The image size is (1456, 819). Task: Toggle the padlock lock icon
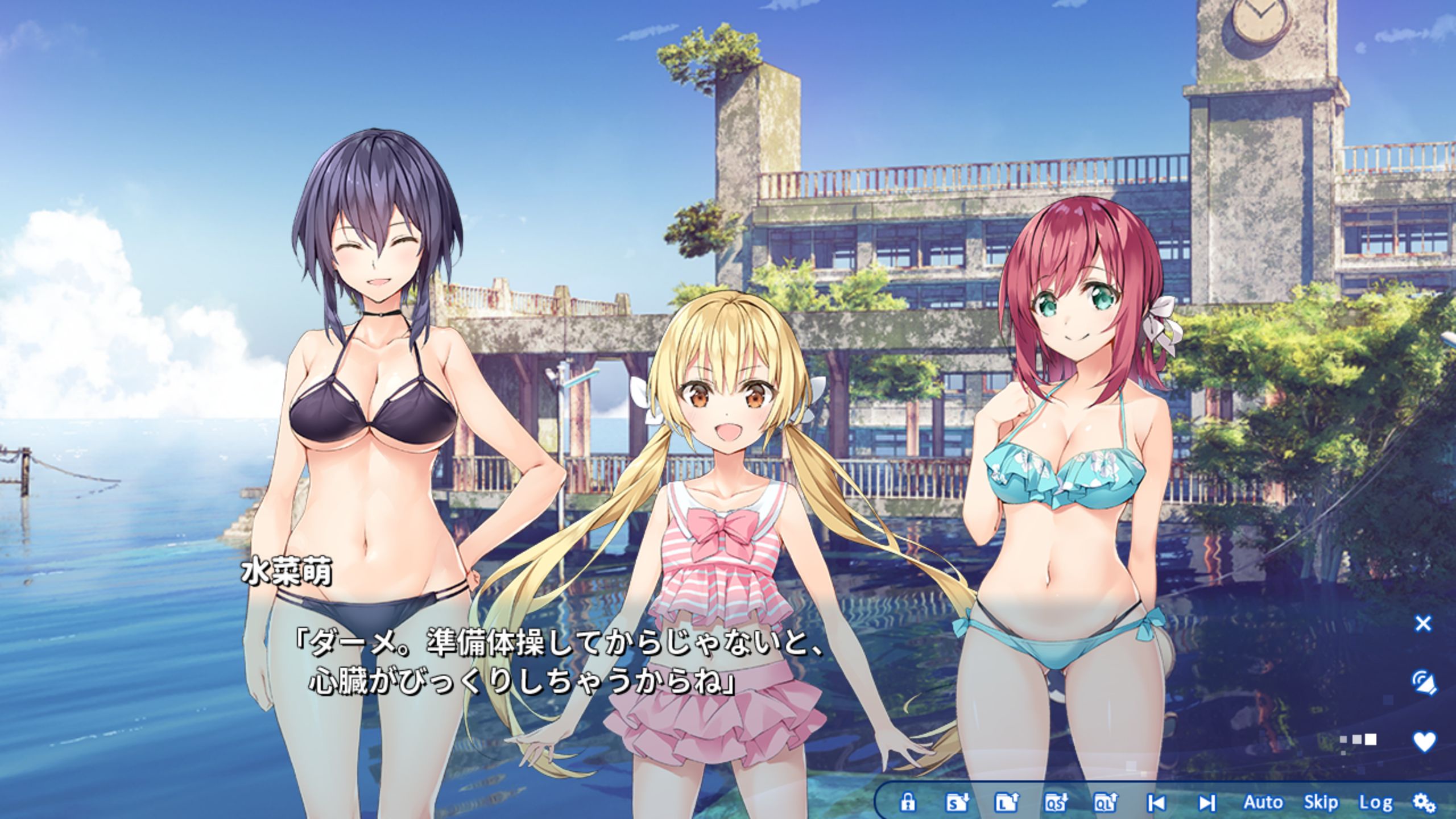click(x=908, y=803)
